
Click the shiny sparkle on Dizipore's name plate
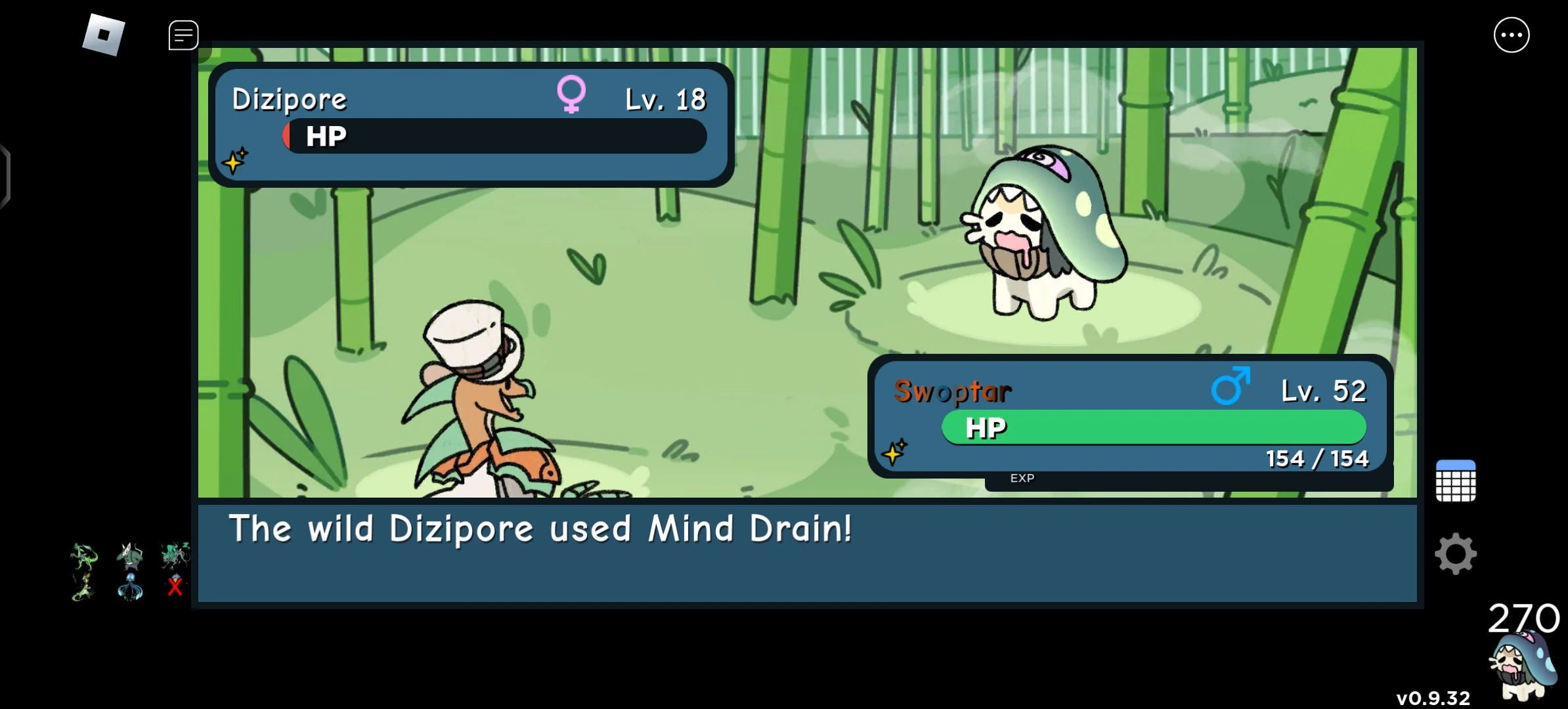point(236,160)
